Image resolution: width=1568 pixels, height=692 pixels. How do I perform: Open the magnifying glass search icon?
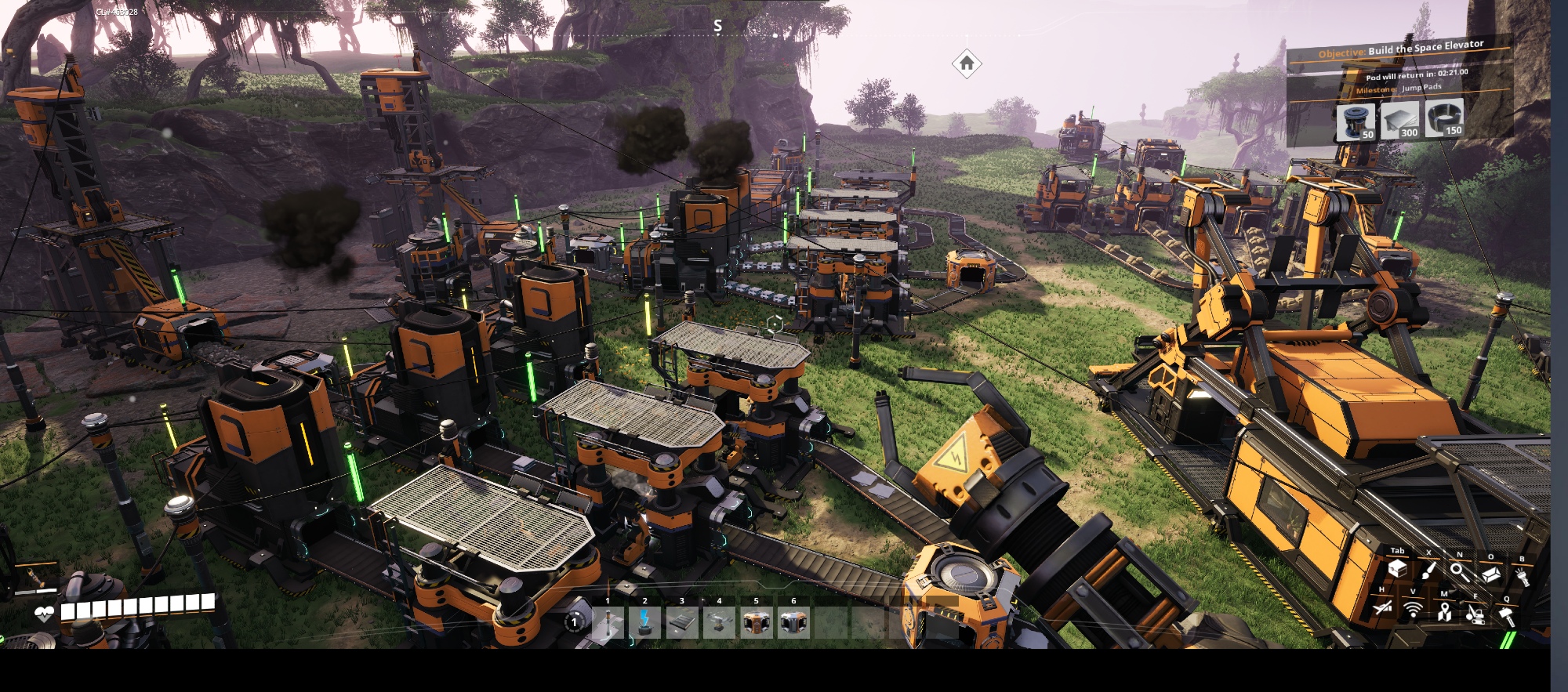coord(1460,573)
